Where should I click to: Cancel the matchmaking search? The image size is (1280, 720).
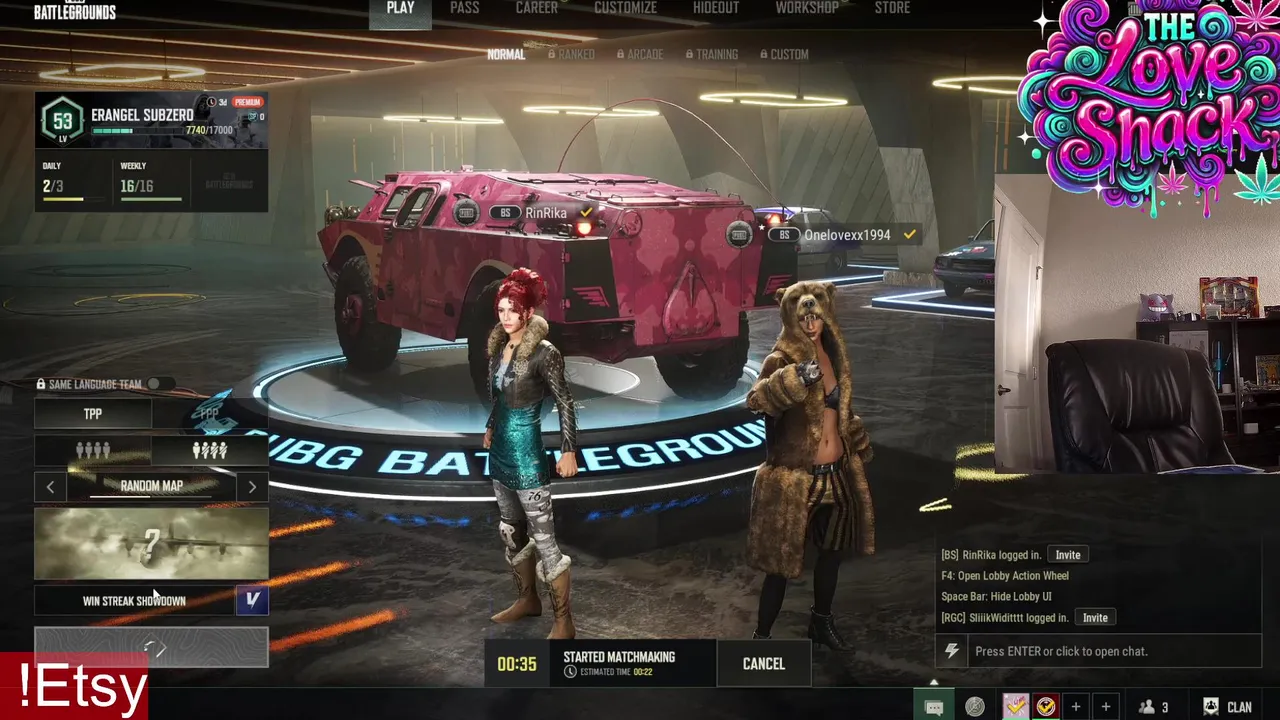[763, 663]
